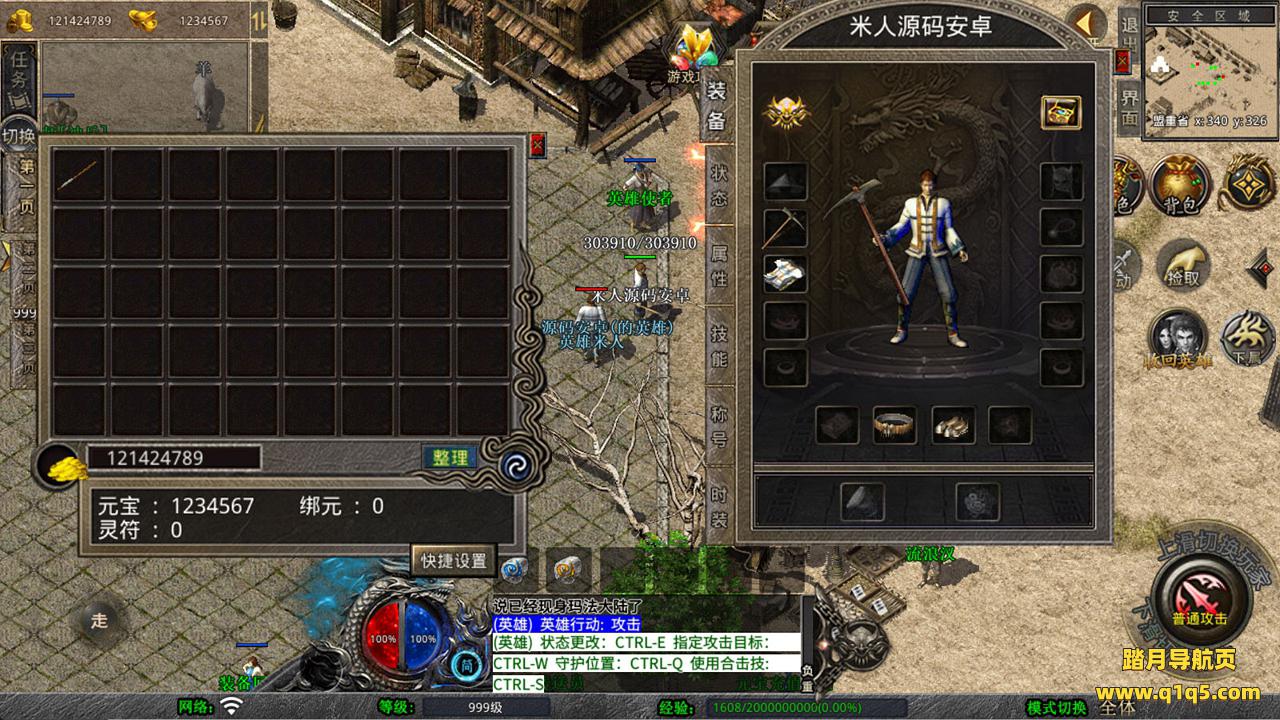Click the equipped belt slot
The height and width of the screenshot is (720, 1280).
coord(894,425)
